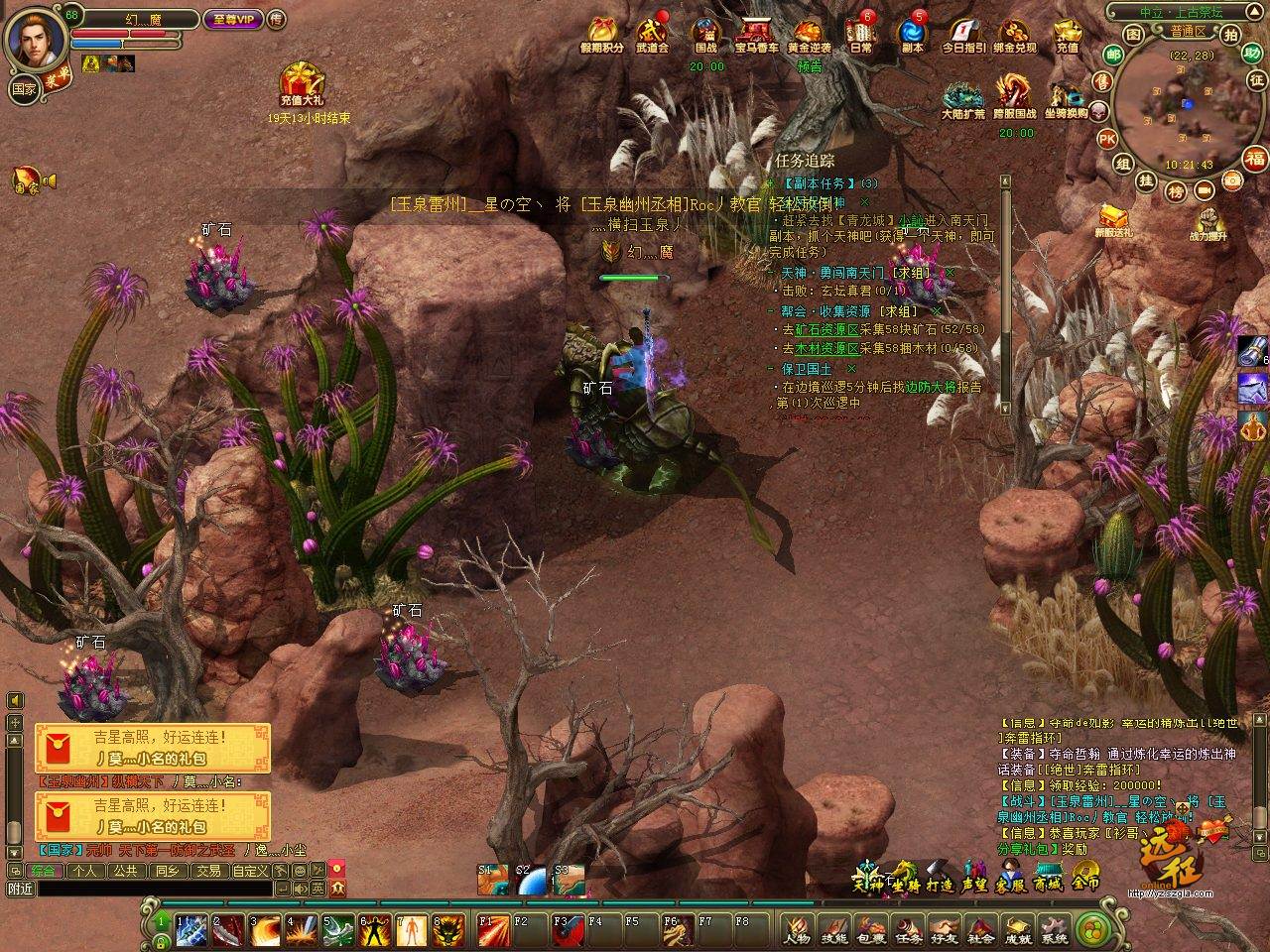Open the 坐骑 mount menu

click(x=904, y=882)
